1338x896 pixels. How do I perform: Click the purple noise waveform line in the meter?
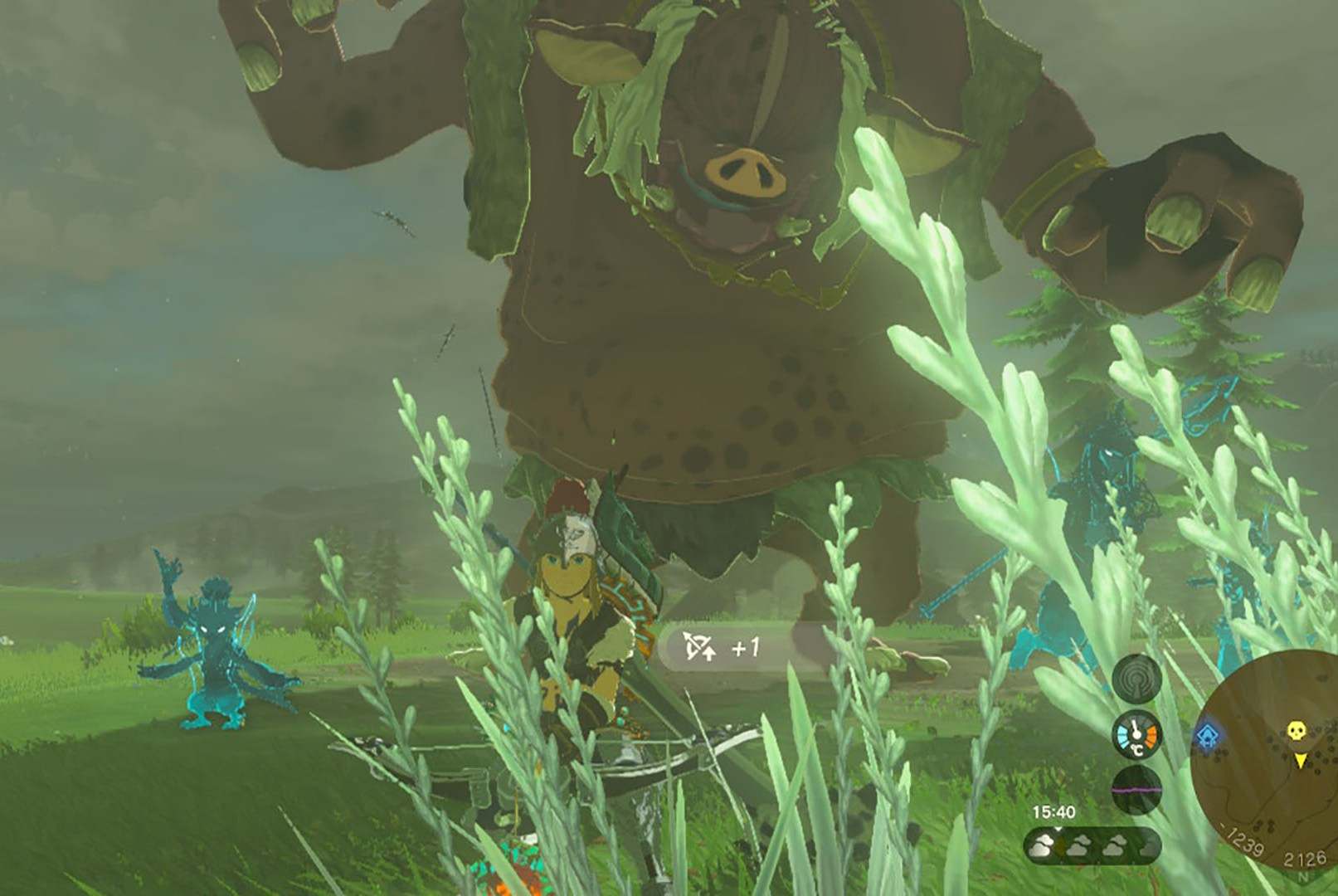pos(1136,789)
